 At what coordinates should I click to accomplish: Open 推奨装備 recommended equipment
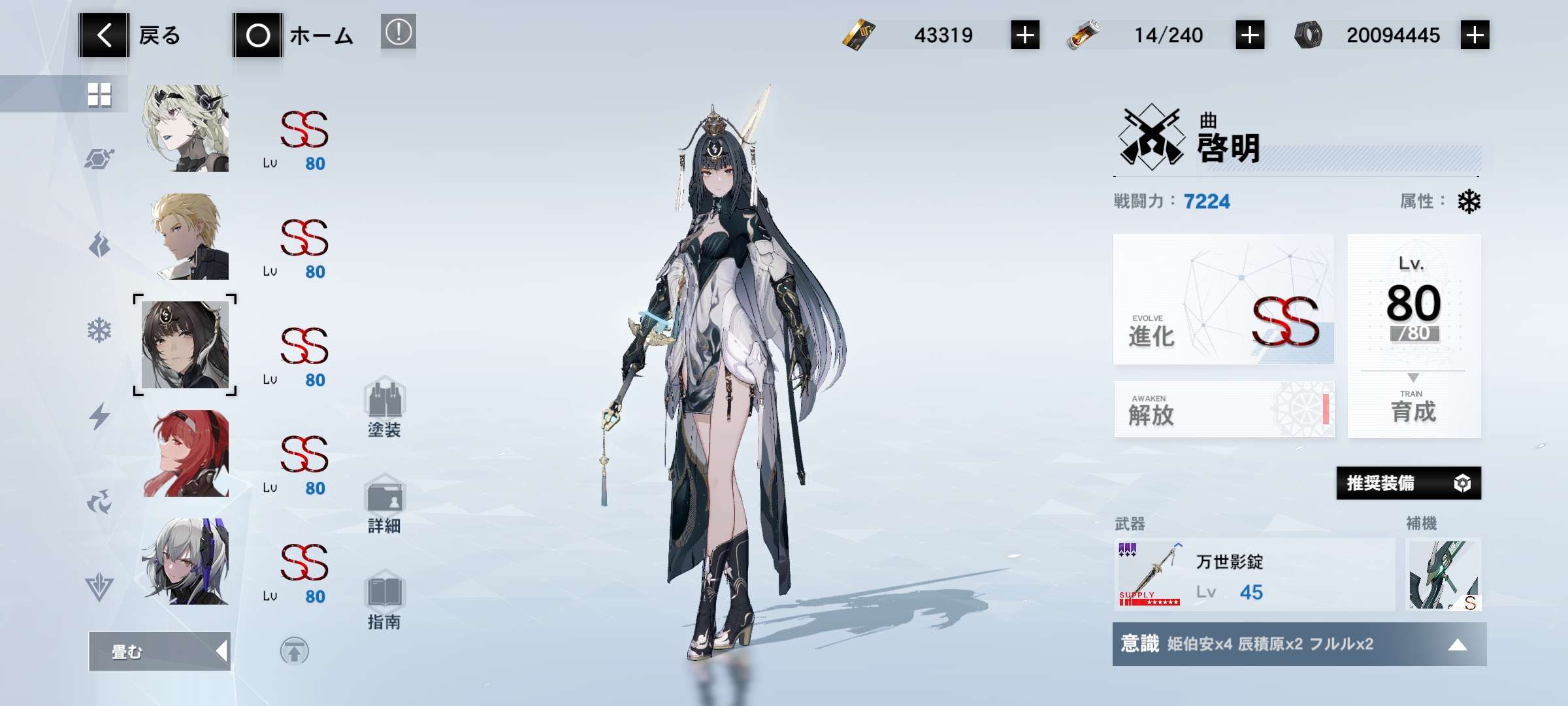tap(1408, 483)
